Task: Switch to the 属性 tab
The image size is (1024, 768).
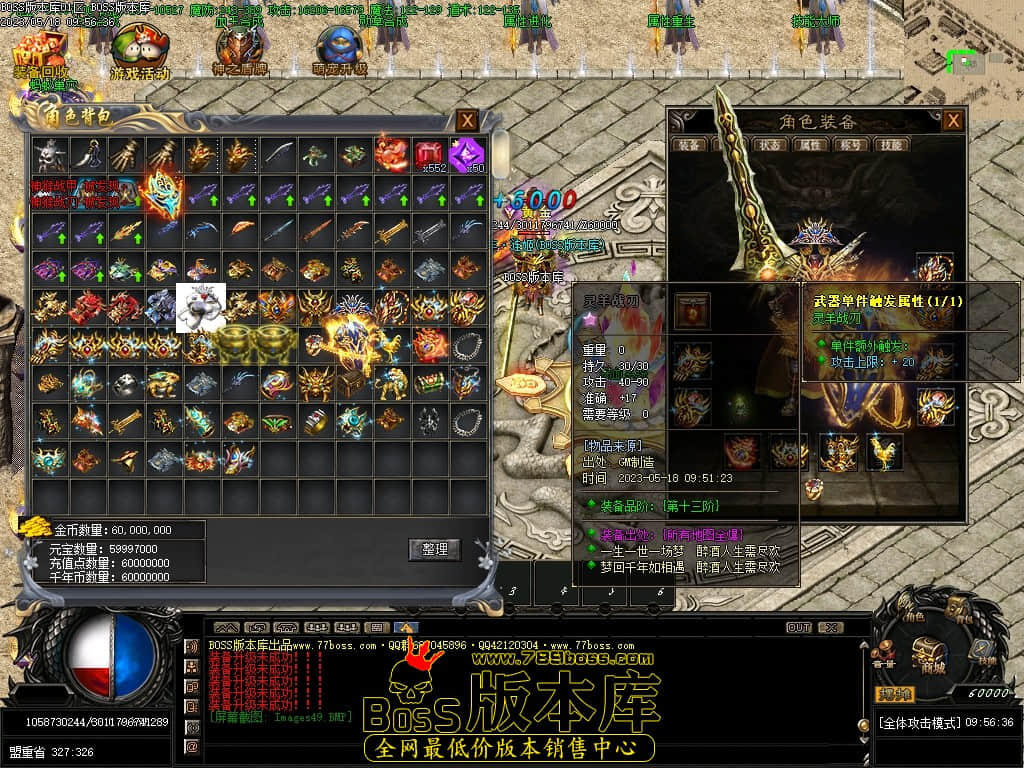Action: (809, 145)
